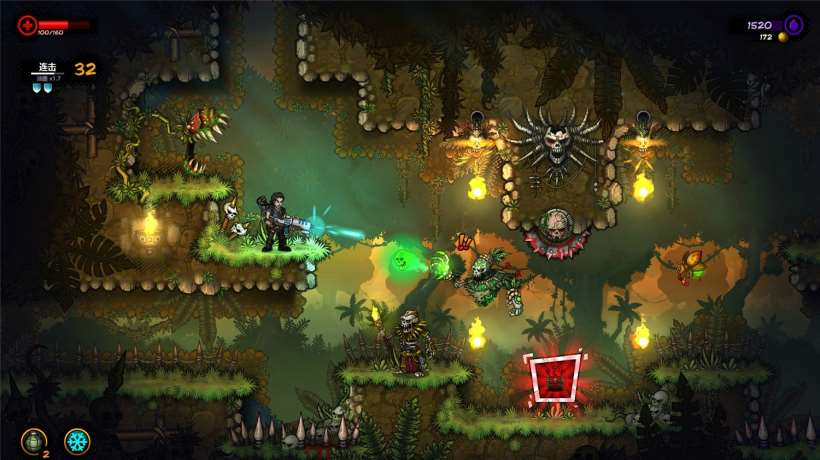Click the red health cross icon
Screen dimensions: 820x460
point(27,24)
